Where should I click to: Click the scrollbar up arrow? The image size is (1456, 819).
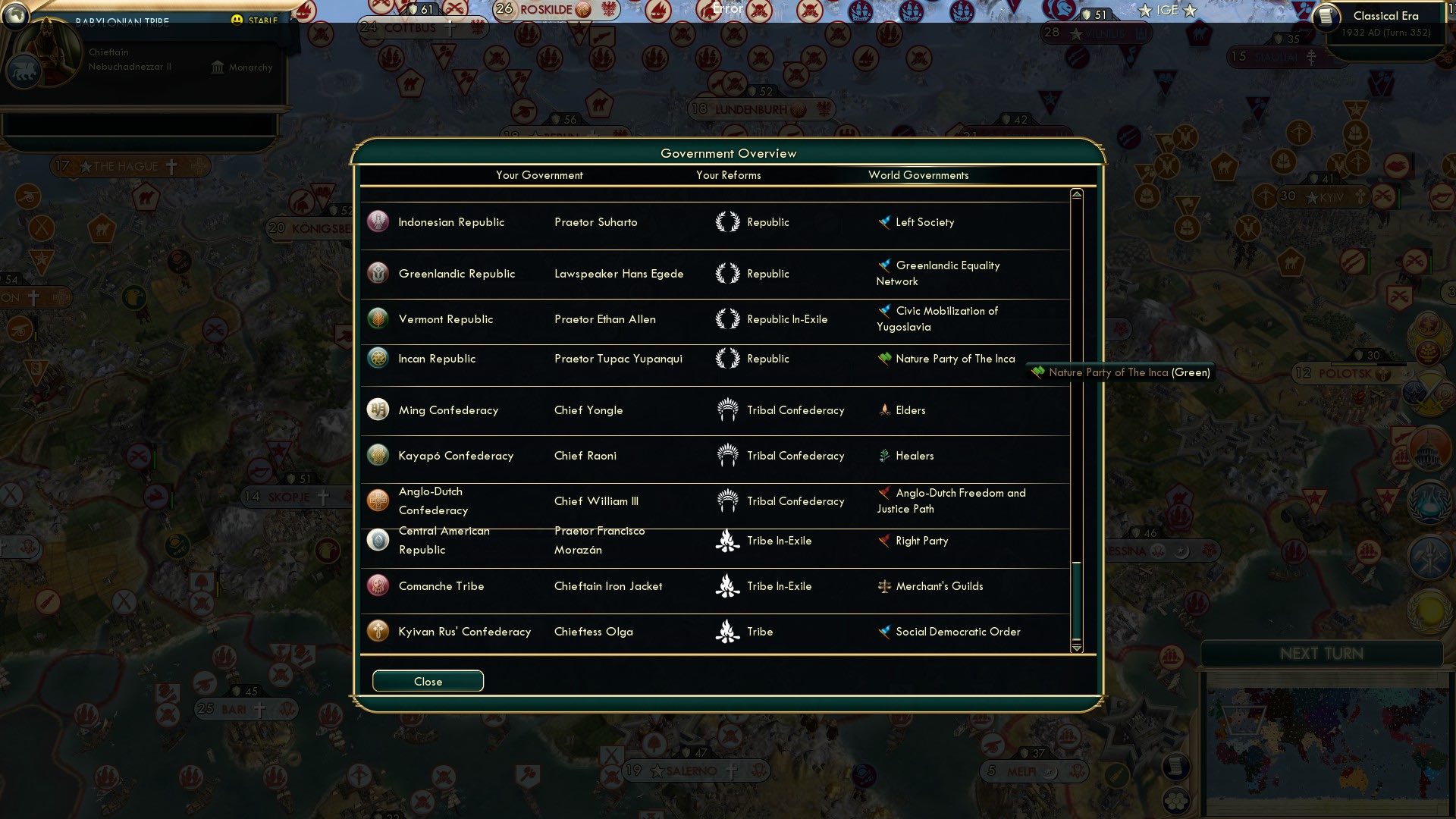[x=1076, y=193]
